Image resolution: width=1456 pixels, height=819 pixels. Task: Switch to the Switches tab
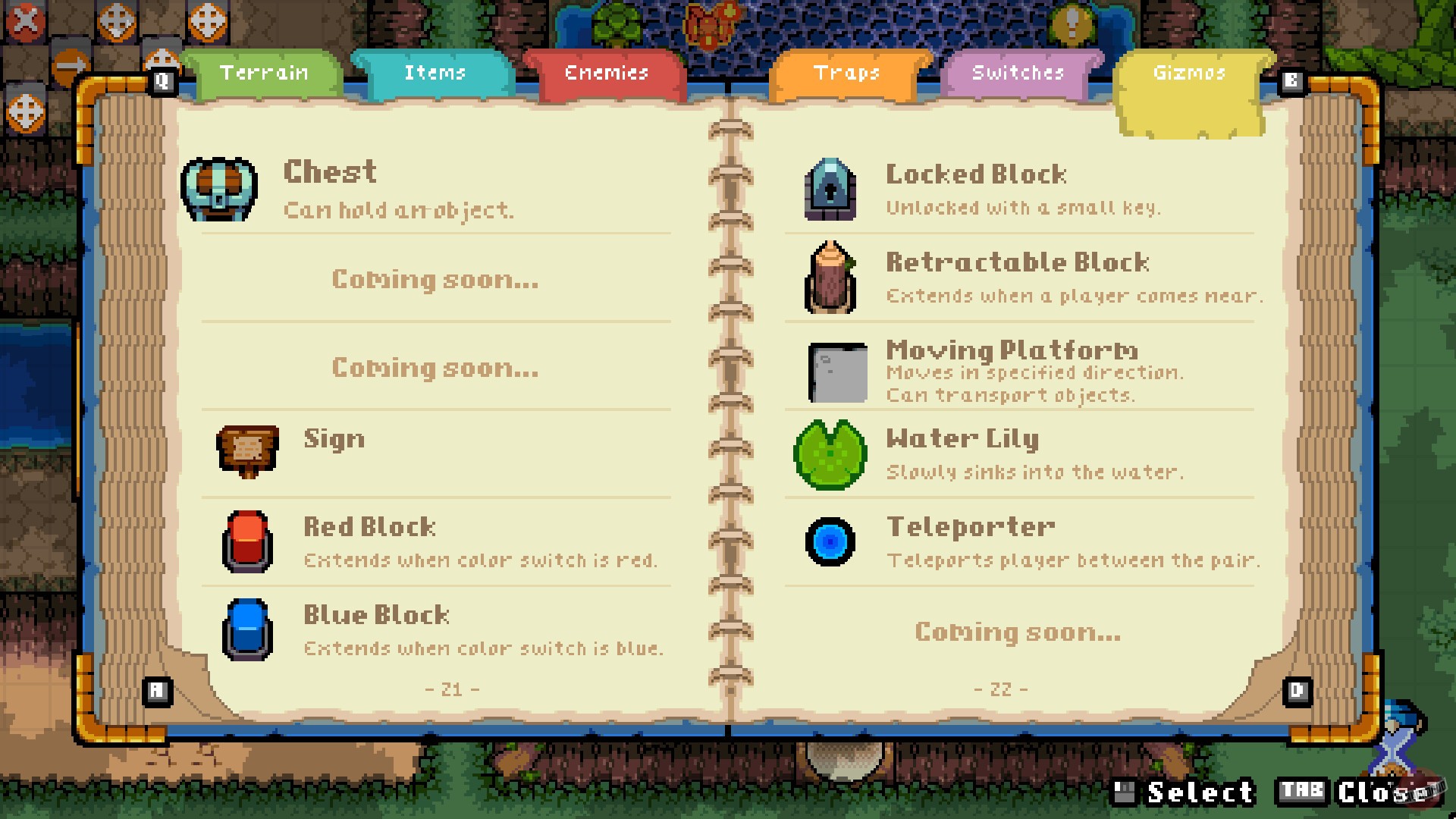1017,73
